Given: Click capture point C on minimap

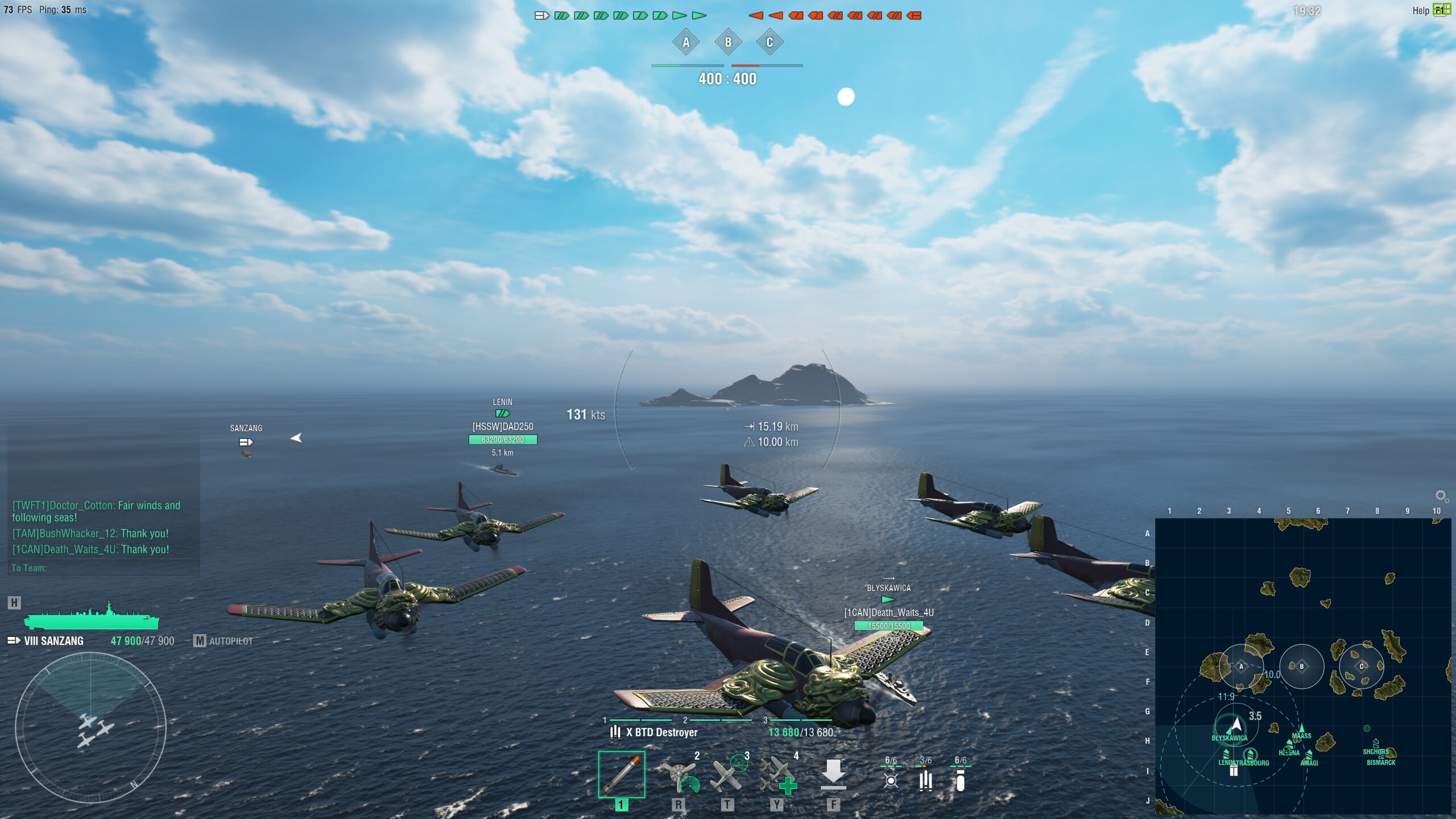Looking at the screenshot, I should point(1361,667).
